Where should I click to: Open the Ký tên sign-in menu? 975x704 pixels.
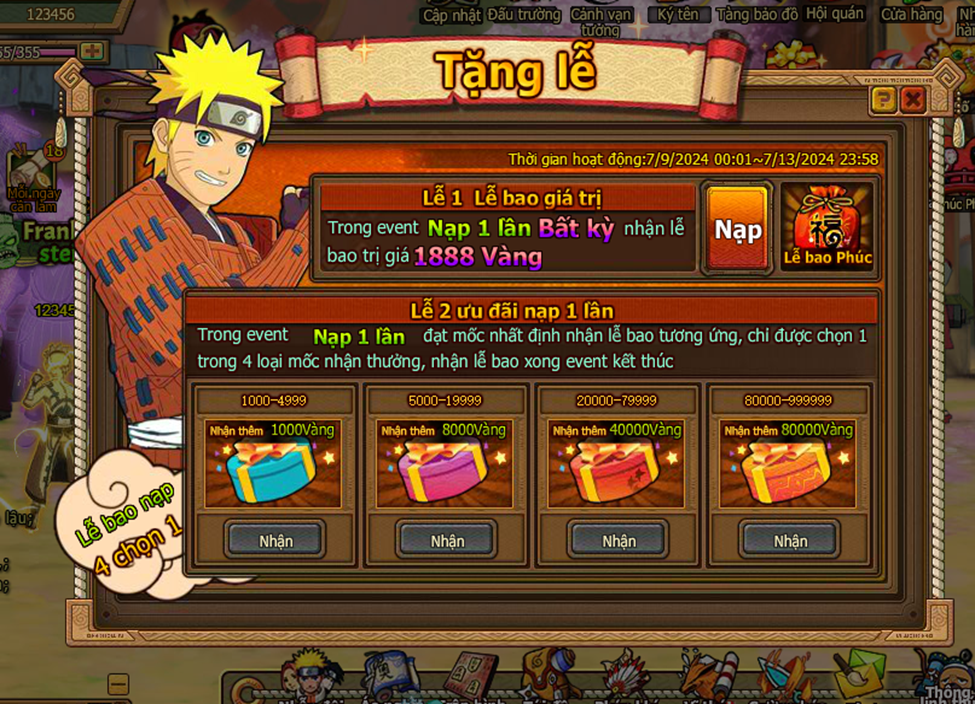click(679, 14)
